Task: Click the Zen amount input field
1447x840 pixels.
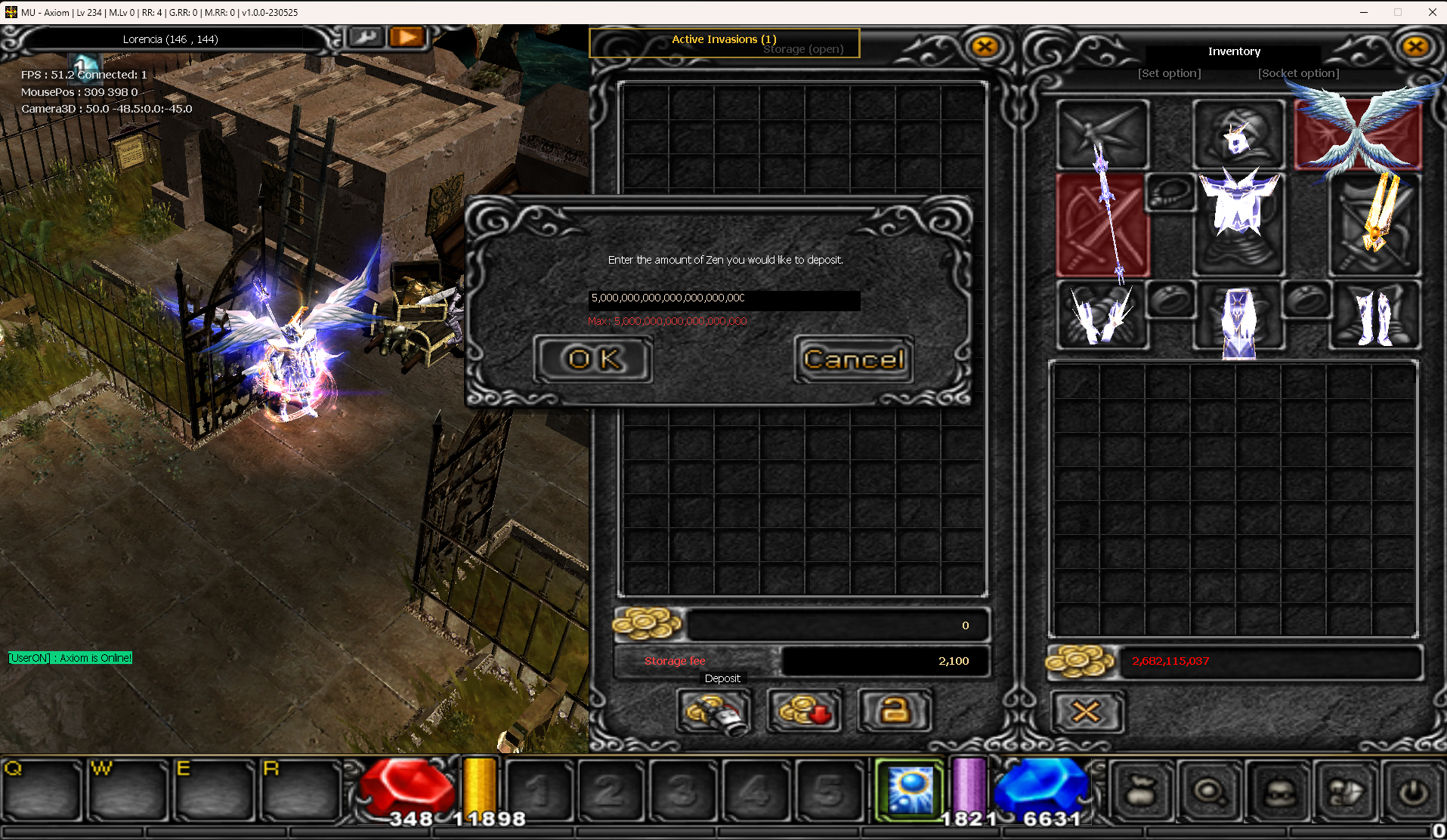Action: (723, 299)
